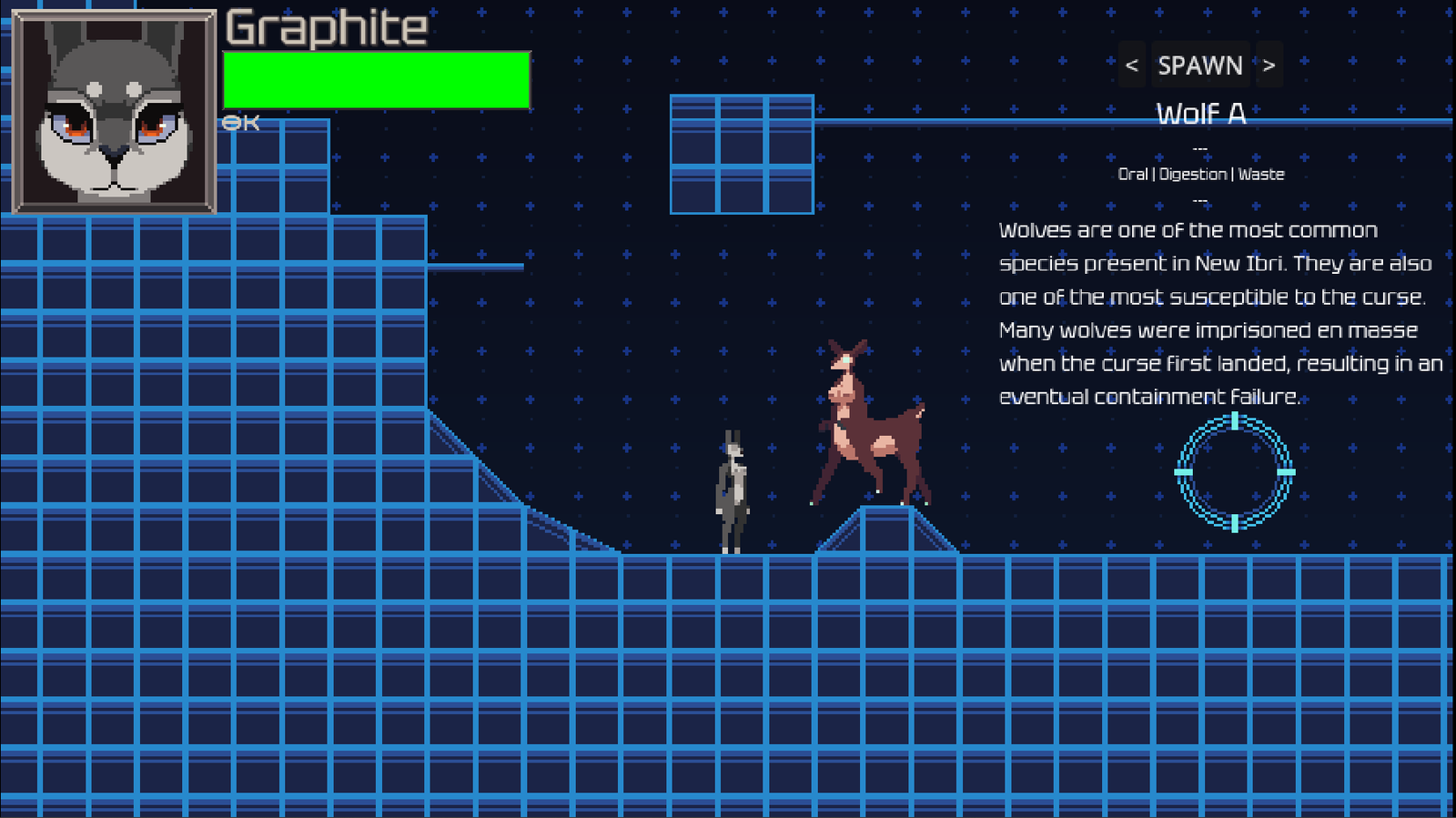Click left arrow for previous spawn
The height and width of the screenshot is (818, 1456).
pyautogui.click(x=1130, y=65)
